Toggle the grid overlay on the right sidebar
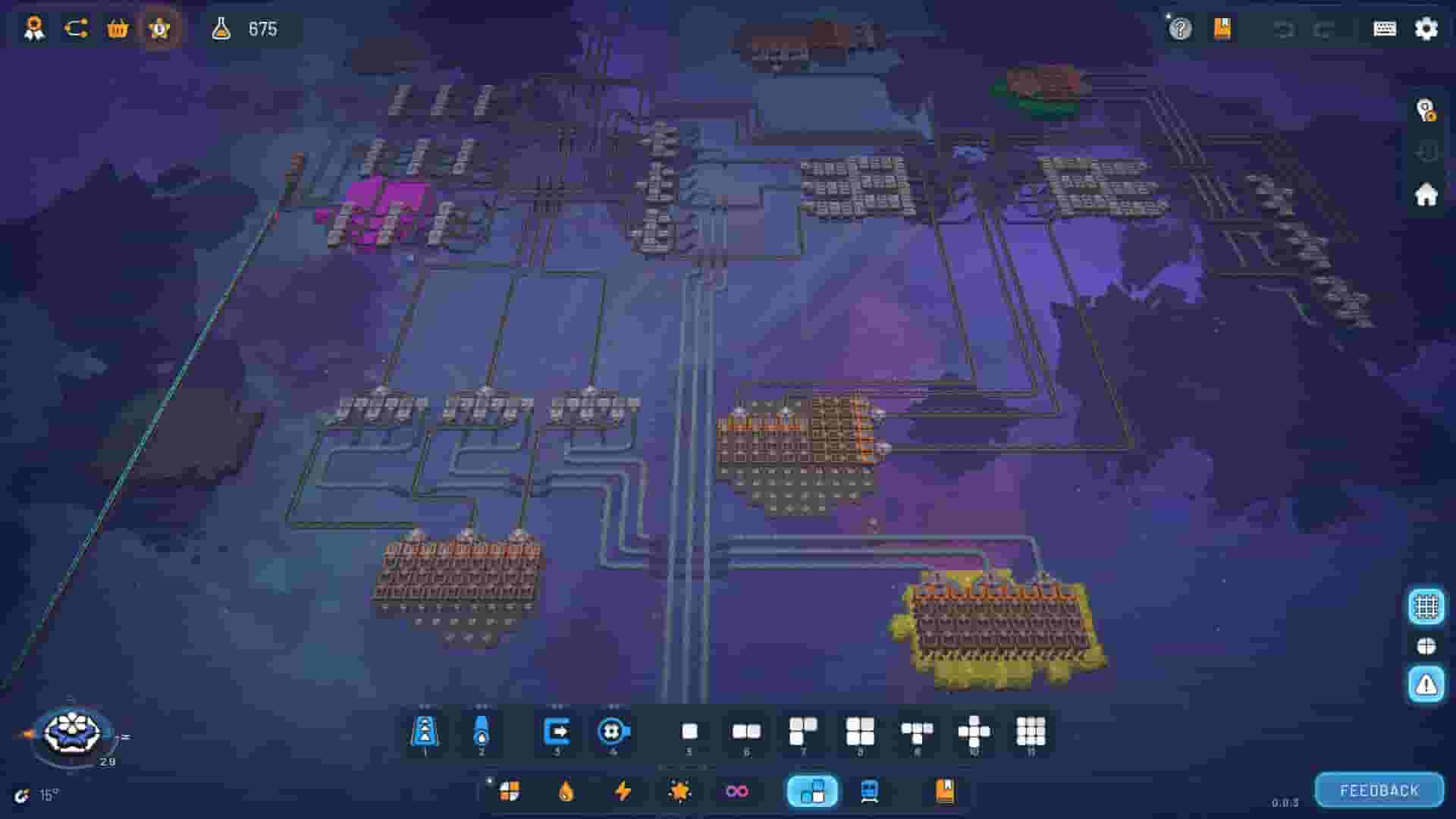Image resolution: width=1456 pixels, height=819 pixels. pyautogui.click(x=1427, y=605)
